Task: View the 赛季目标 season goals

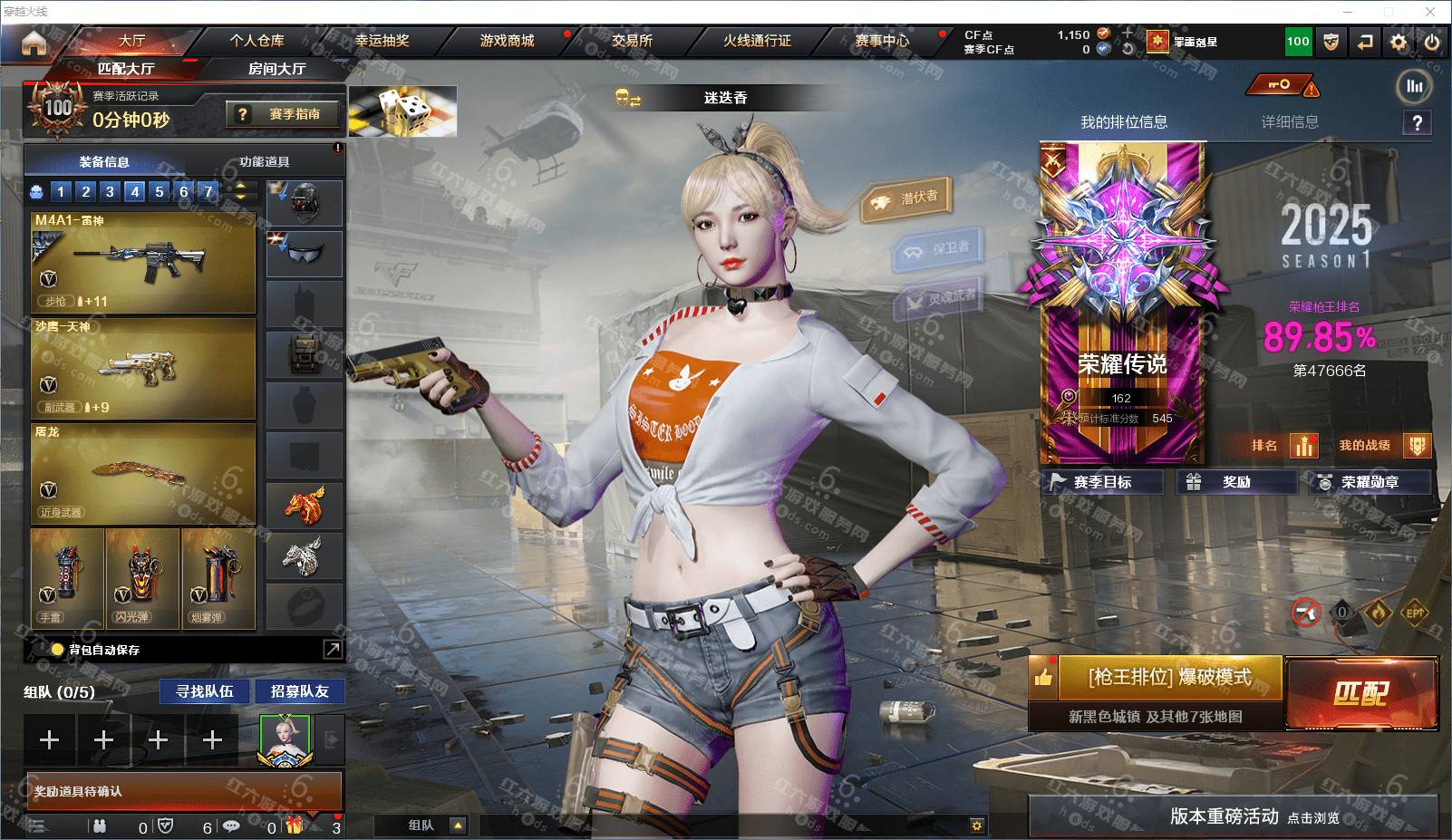Action: [1102, 482]
